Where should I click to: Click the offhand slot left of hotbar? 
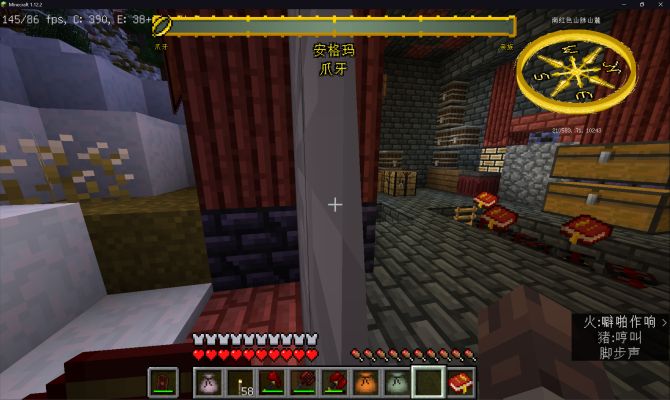coord(164,381)
